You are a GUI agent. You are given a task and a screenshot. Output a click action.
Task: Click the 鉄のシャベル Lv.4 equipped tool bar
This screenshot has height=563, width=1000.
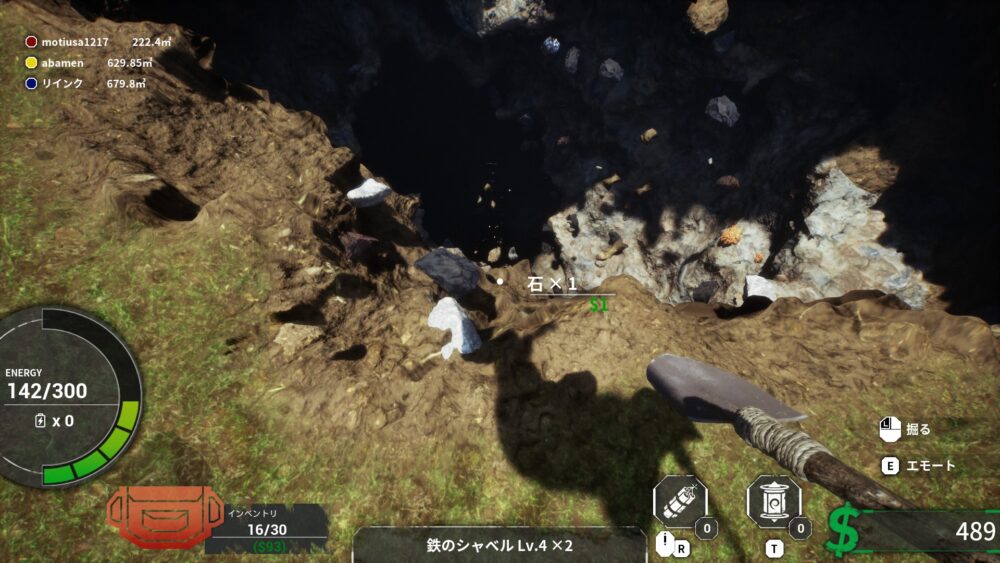click(498, 546)
